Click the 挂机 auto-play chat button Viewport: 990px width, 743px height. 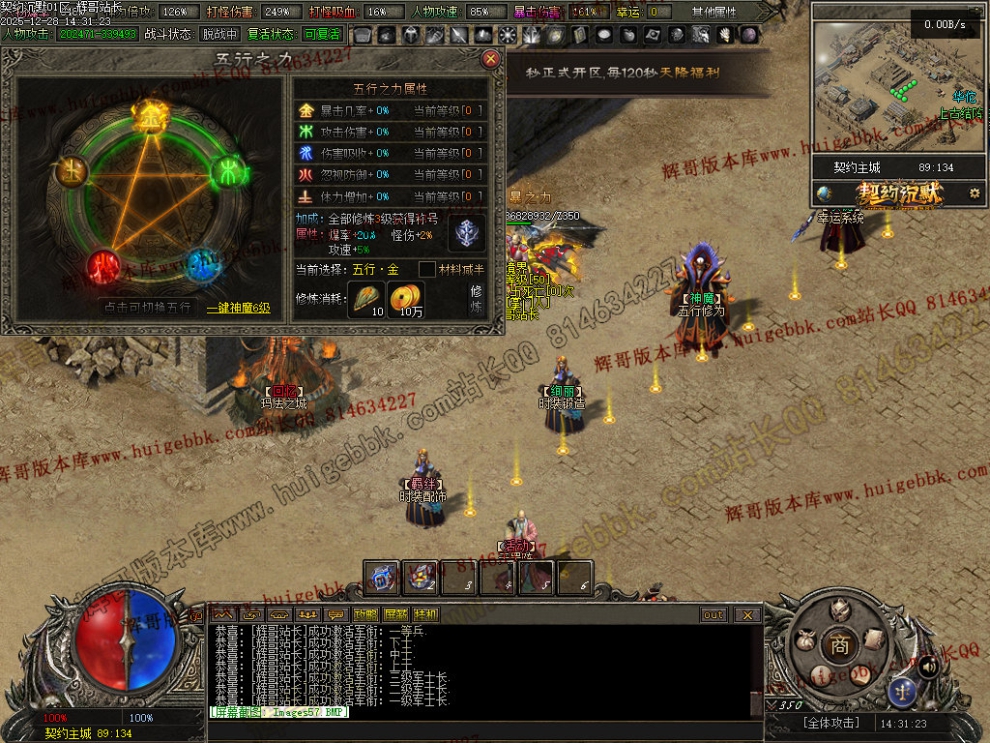426,615
